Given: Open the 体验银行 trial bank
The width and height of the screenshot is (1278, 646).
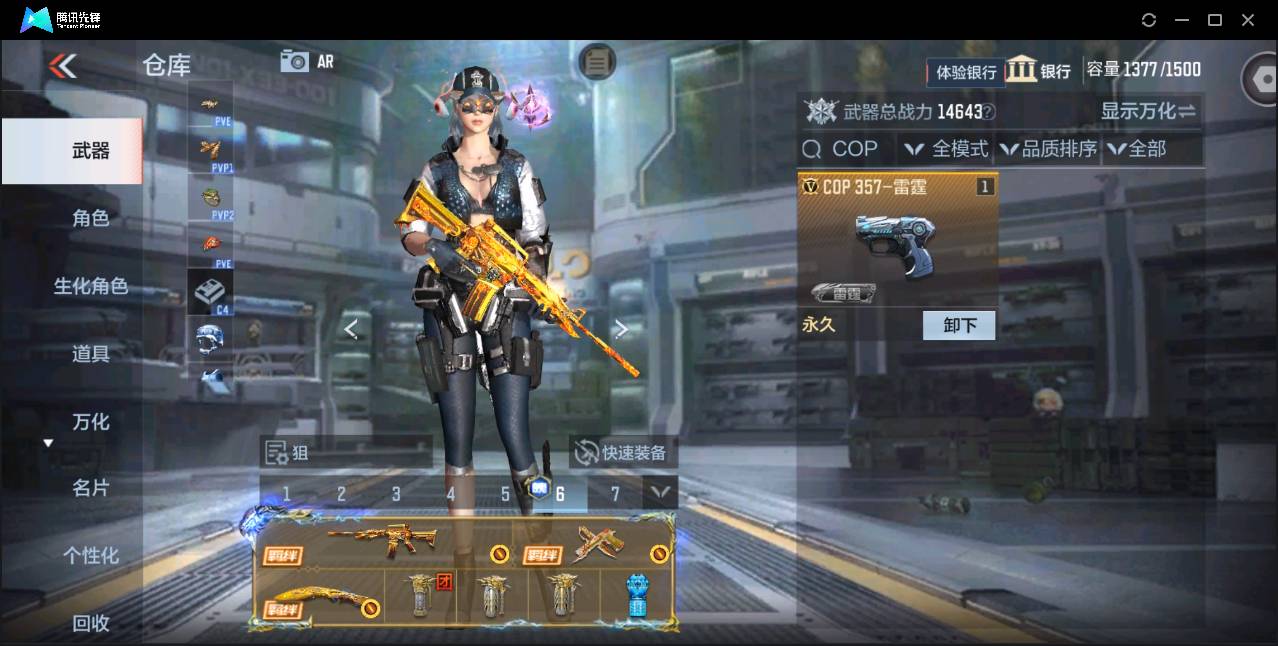Looking at the screenshot, I should [966, 71].
